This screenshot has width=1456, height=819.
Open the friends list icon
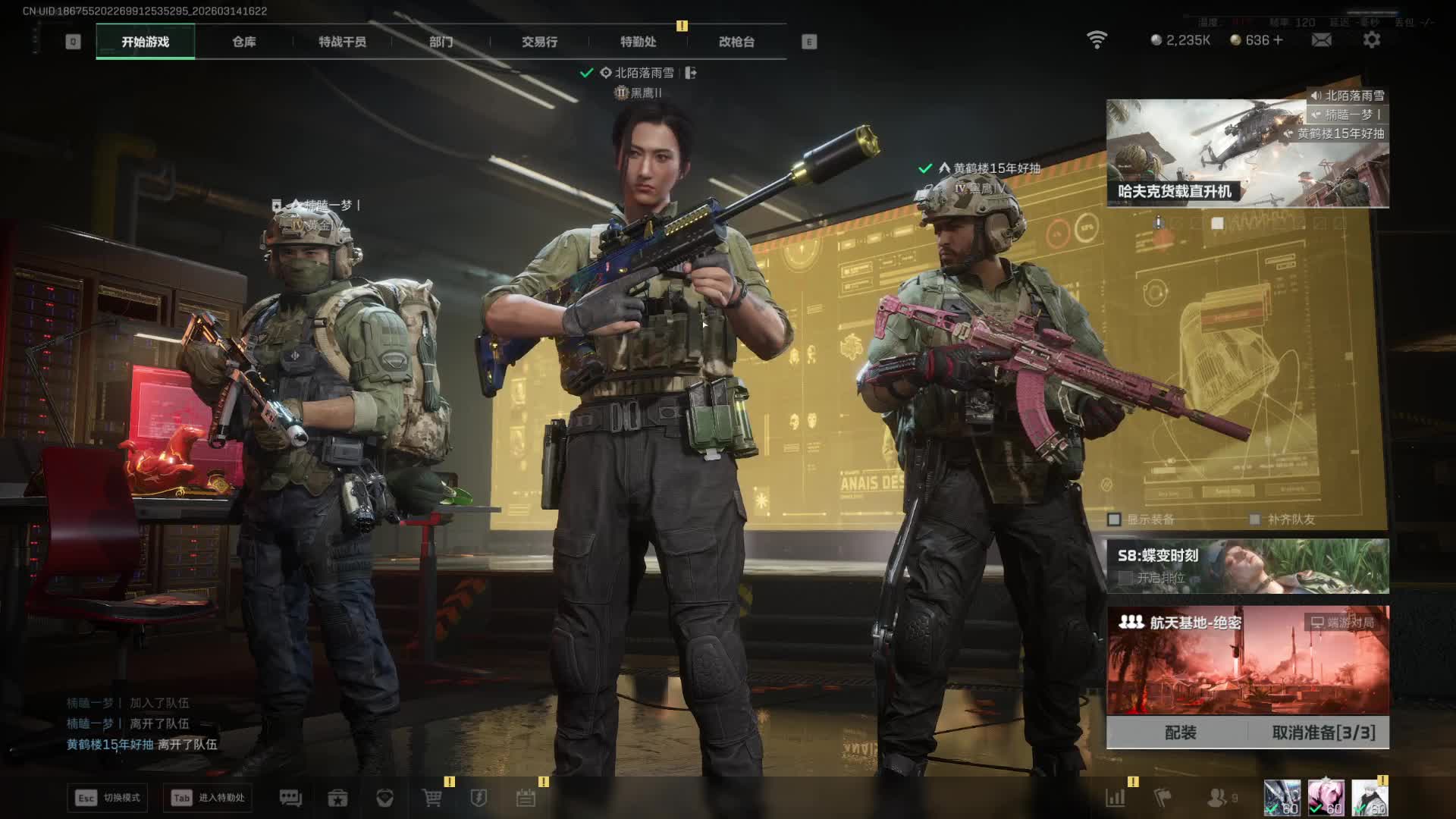pyautogui.click(x=1217, y=798)
